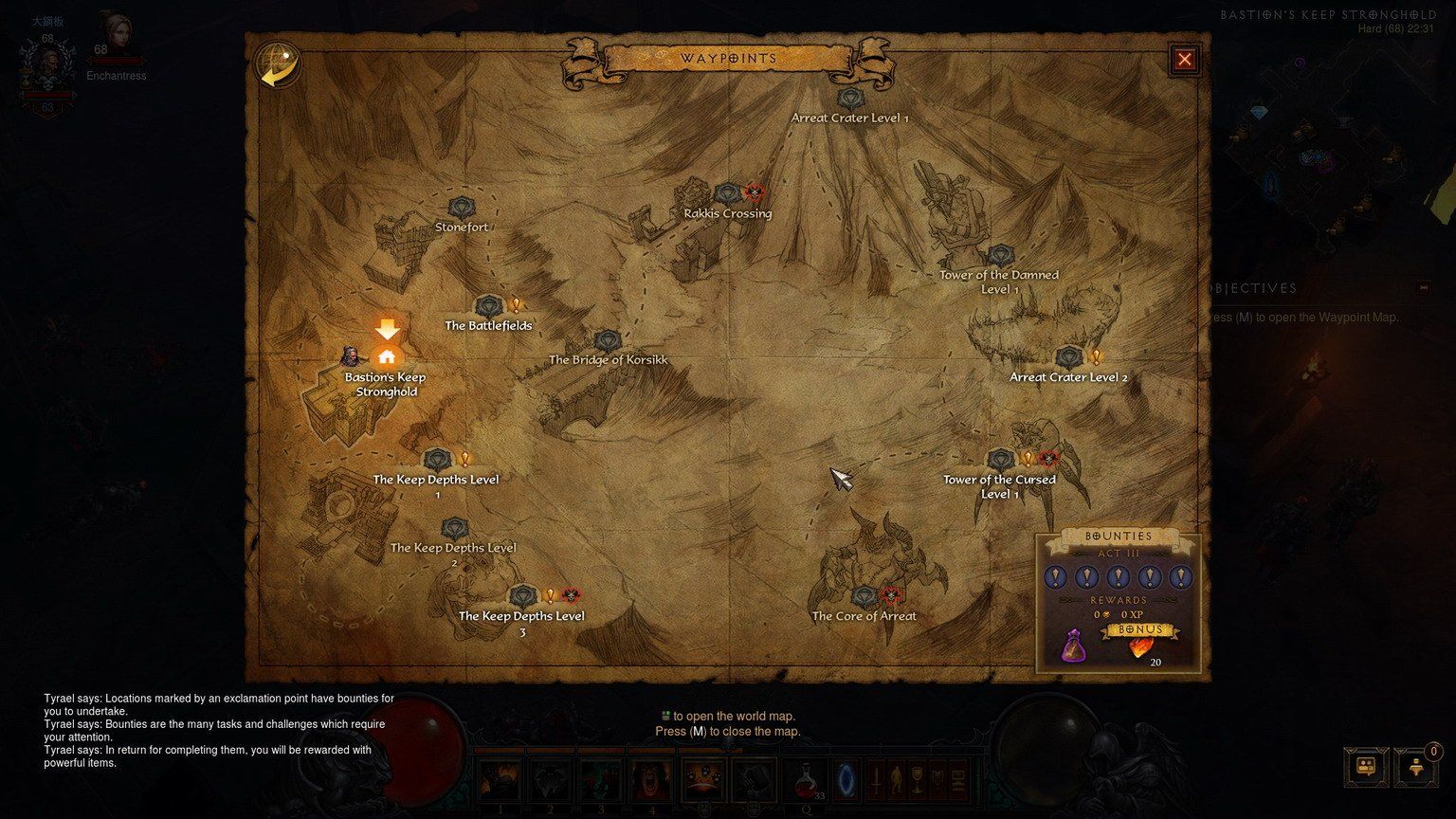This screenshot has width=1456, height=819.
Task: Select The Keep Depths Level 1 waypoint
Action: (x=436, y=461)
